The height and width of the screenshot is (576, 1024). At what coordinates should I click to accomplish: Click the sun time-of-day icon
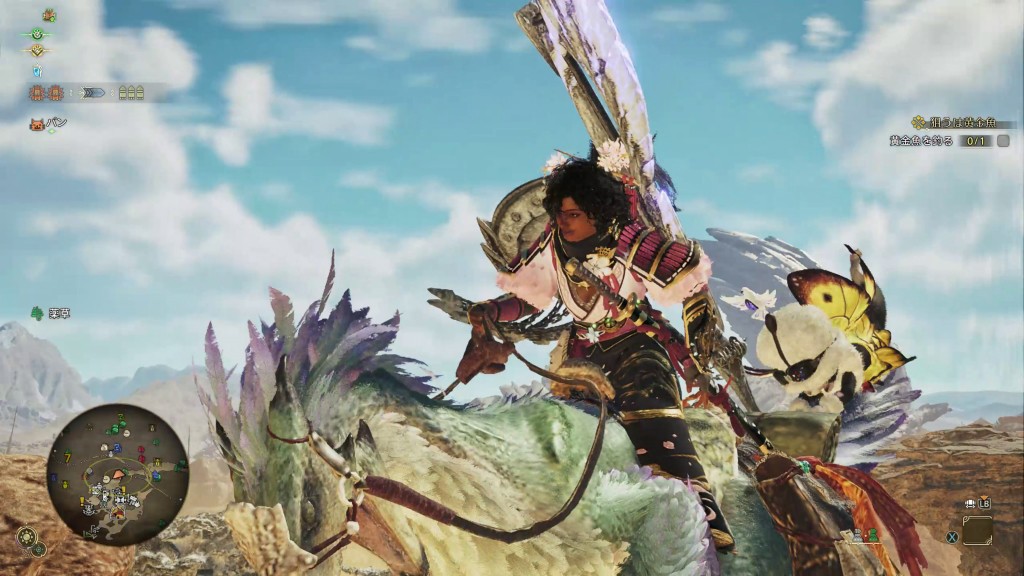[x=25, y=537]
